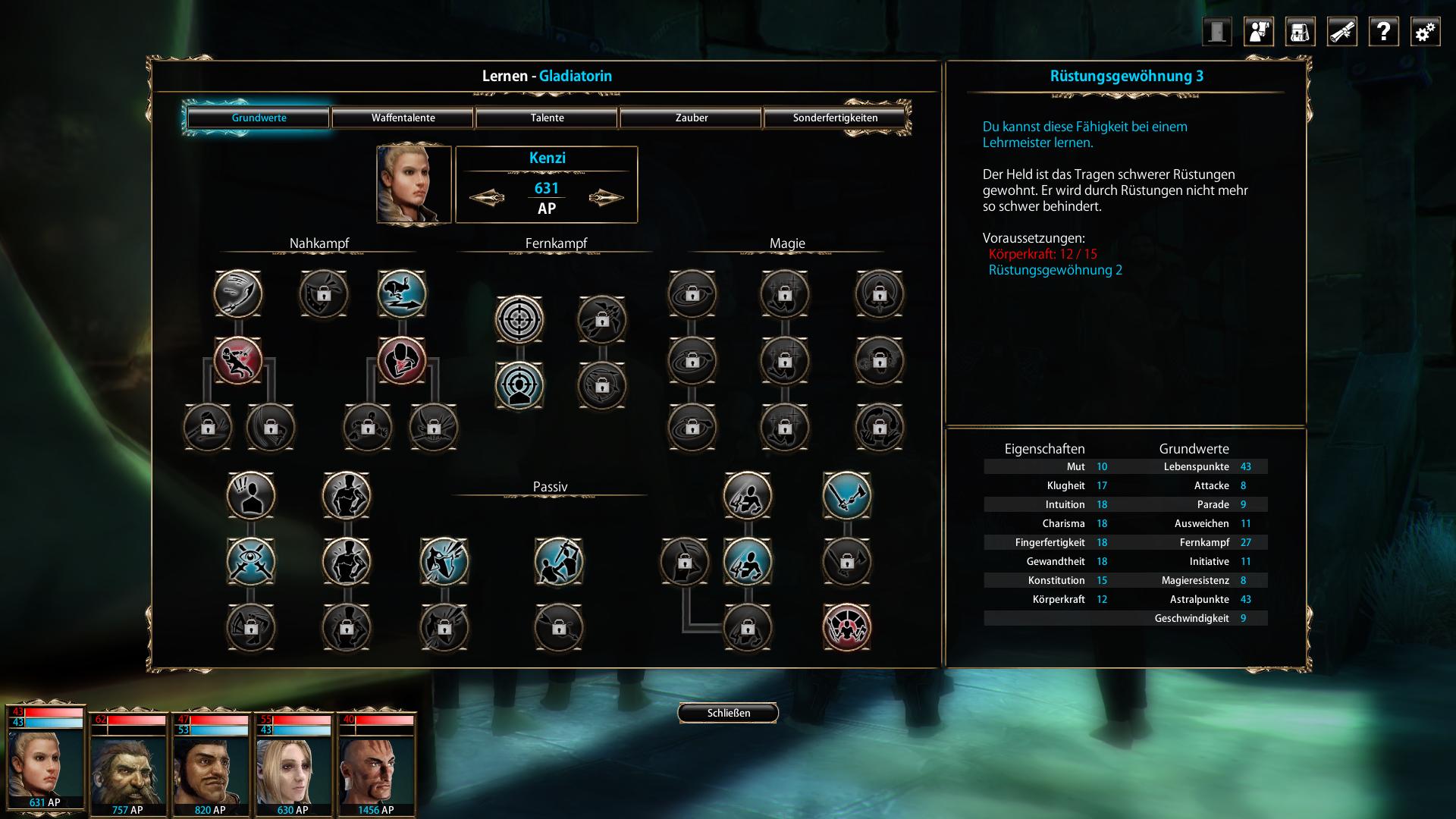Close the learning window with Schließen
1456x819 pixels.
click(728, 713)
